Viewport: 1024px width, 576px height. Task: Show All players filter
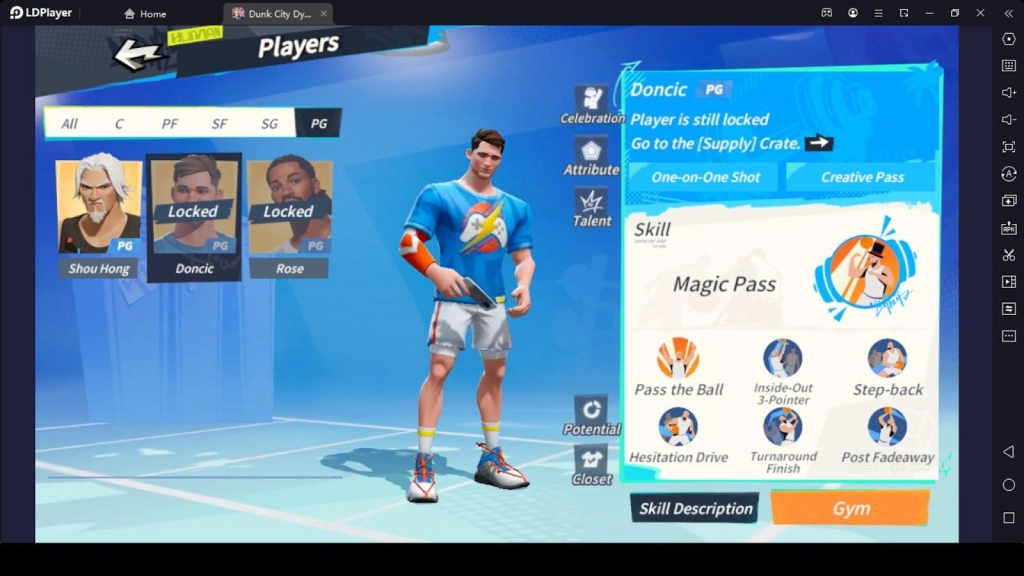[x=69, y=124]
